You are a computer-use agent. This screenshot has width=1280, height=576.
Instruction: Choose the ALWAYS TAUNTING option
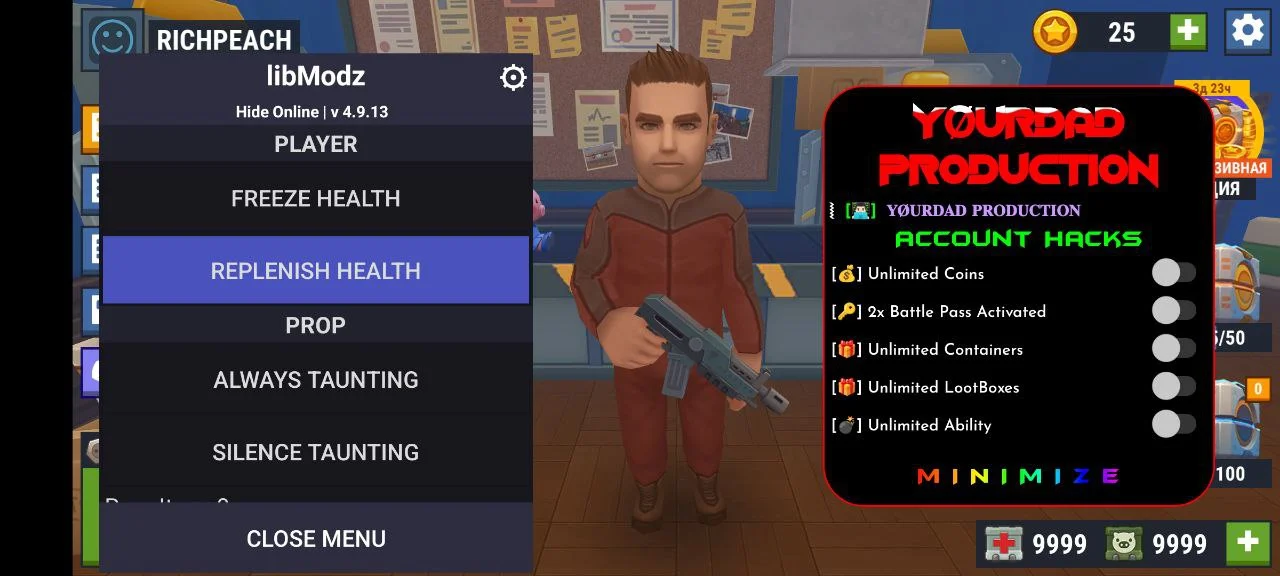tap(315, 380)
